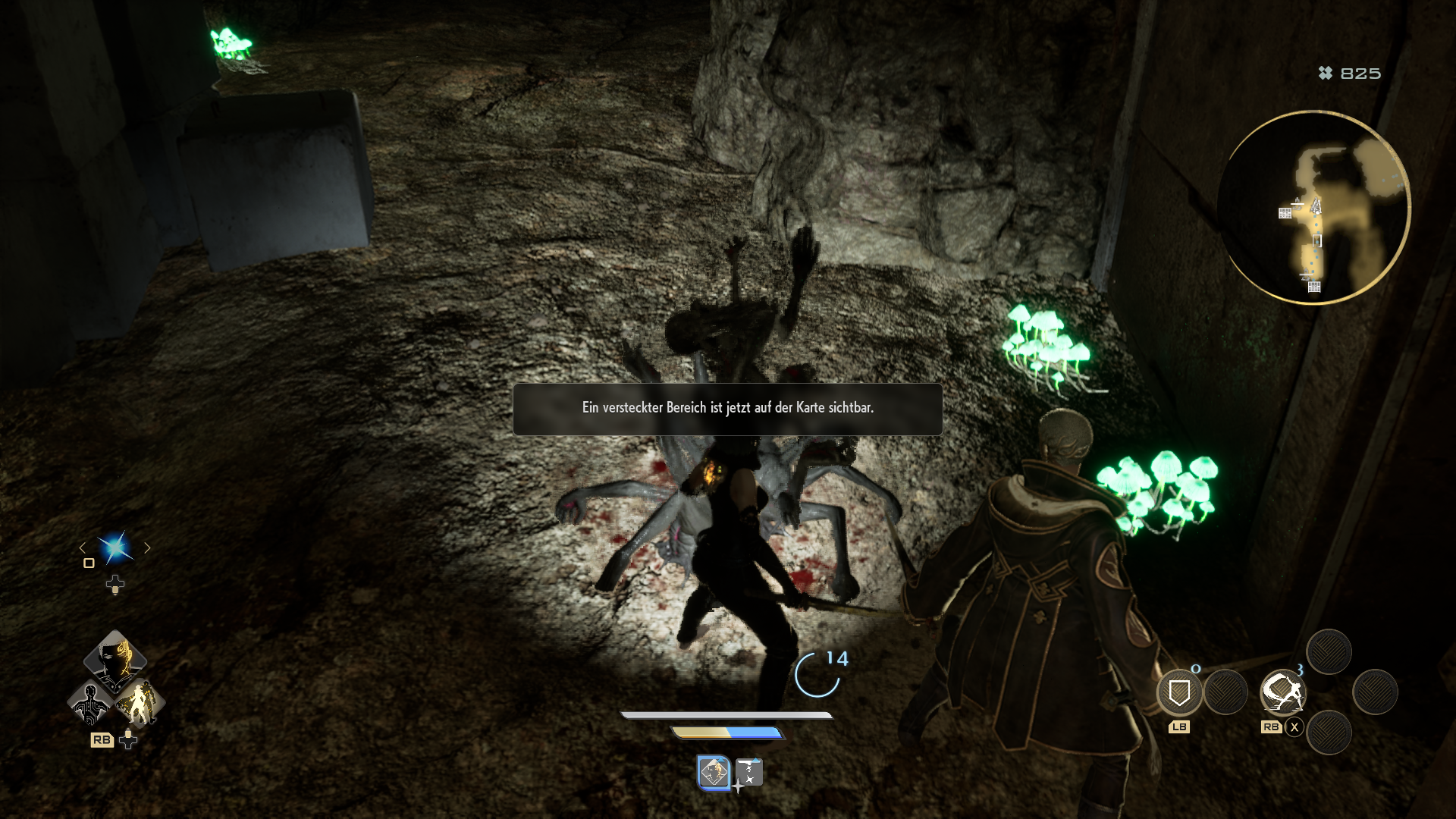1456x819 pixels.
Task: Cycle item selector with the left arrow
Action: (83, 548)
